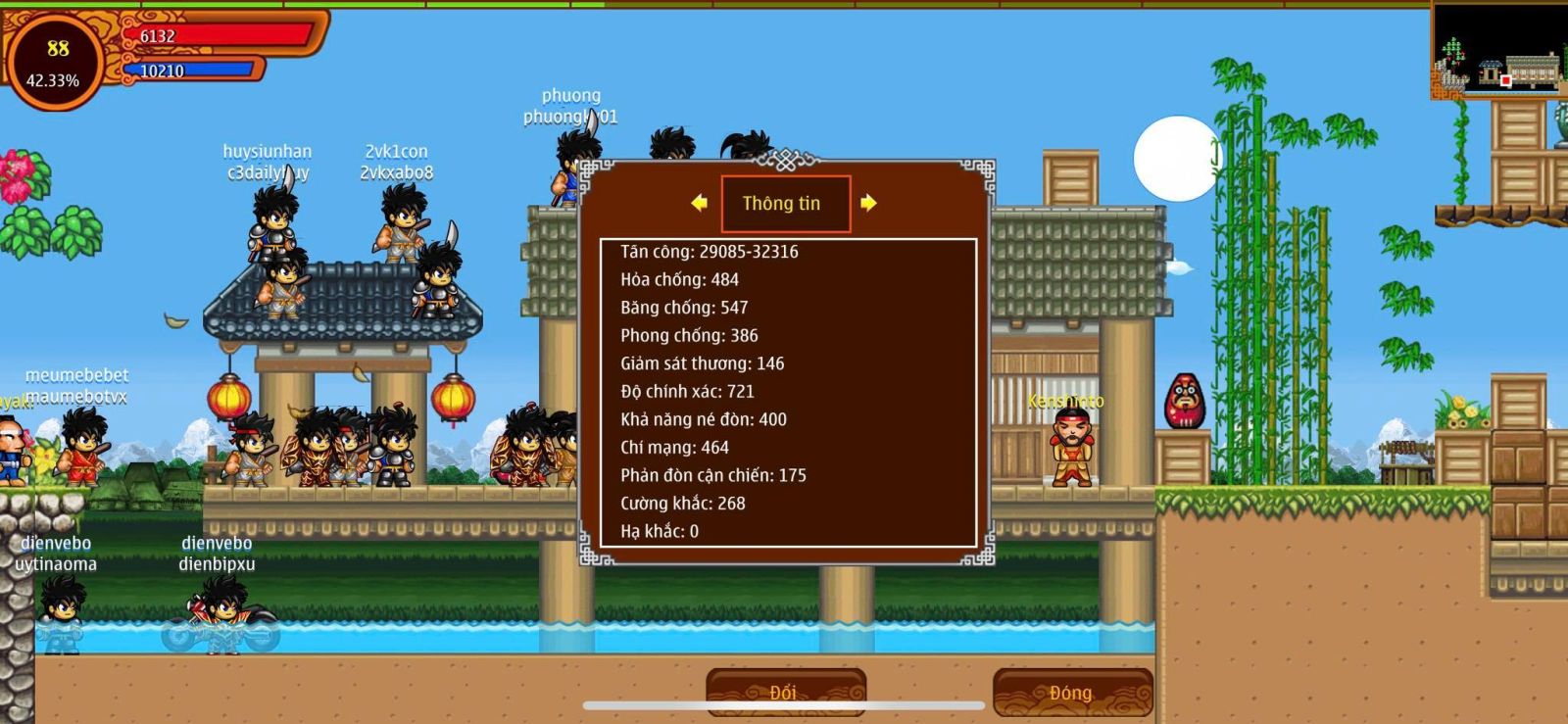
Task: Click the level 88 character portrait badge
Action: 56,63
